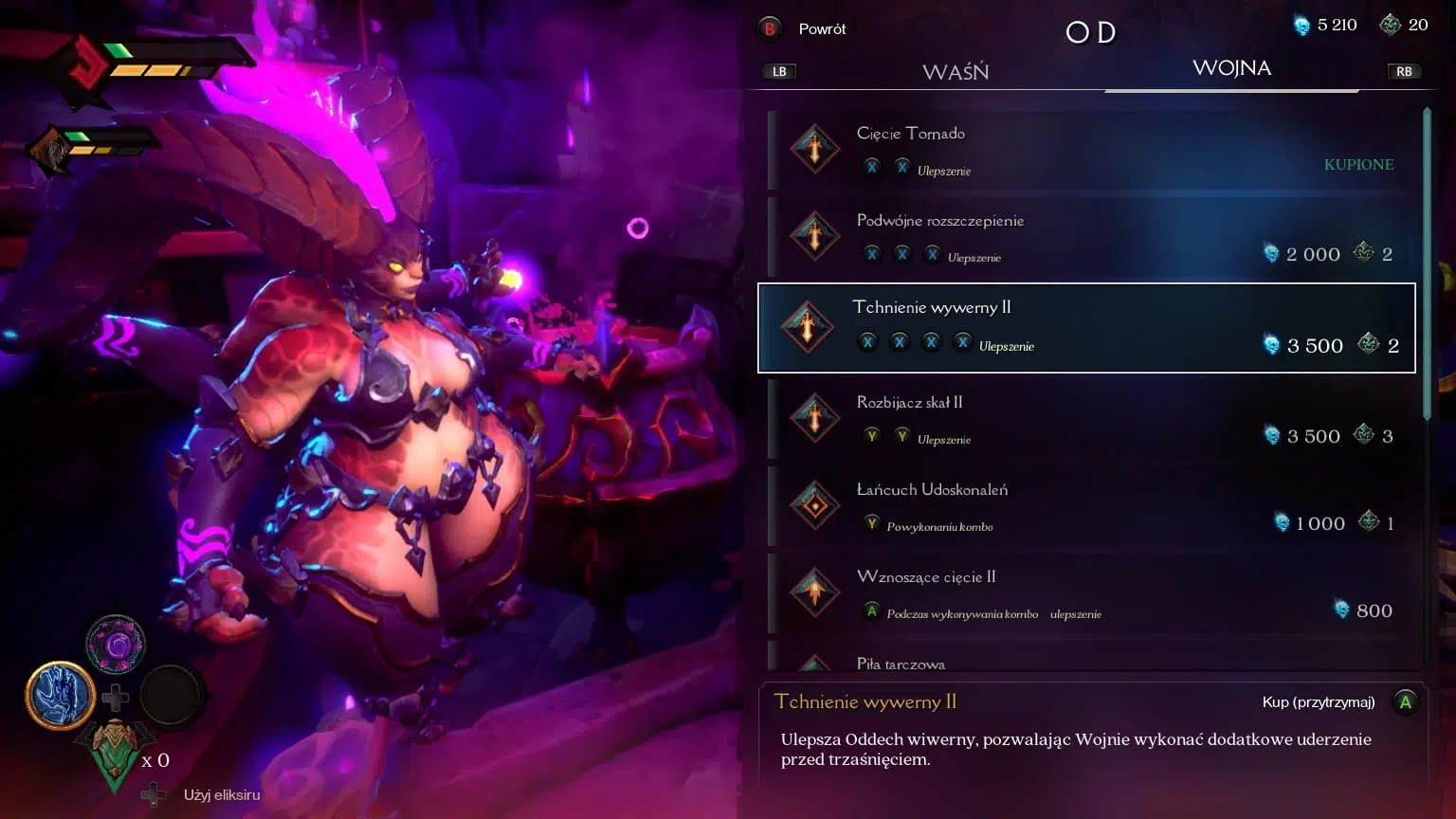Click the upgrade list scrollbar
The height and width of the screenshot is (819, 1456).
click(1427, 265)
